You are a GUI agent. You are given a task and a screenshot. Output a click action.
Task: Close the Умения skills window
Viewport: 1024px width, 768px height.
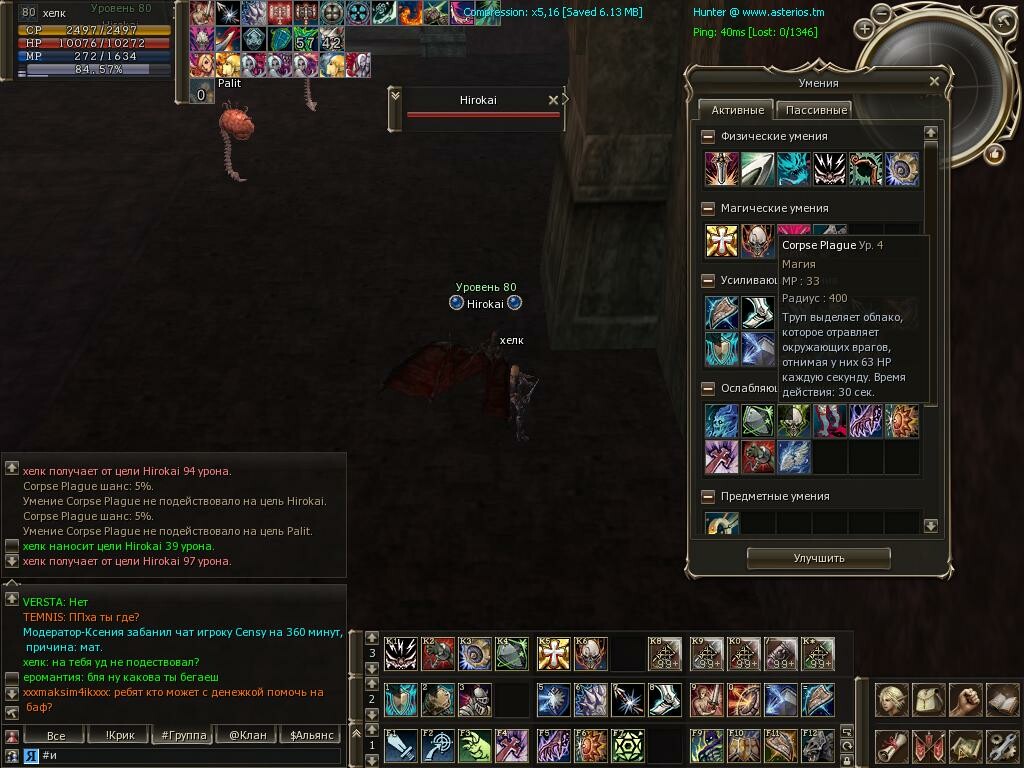click(934, 82)
